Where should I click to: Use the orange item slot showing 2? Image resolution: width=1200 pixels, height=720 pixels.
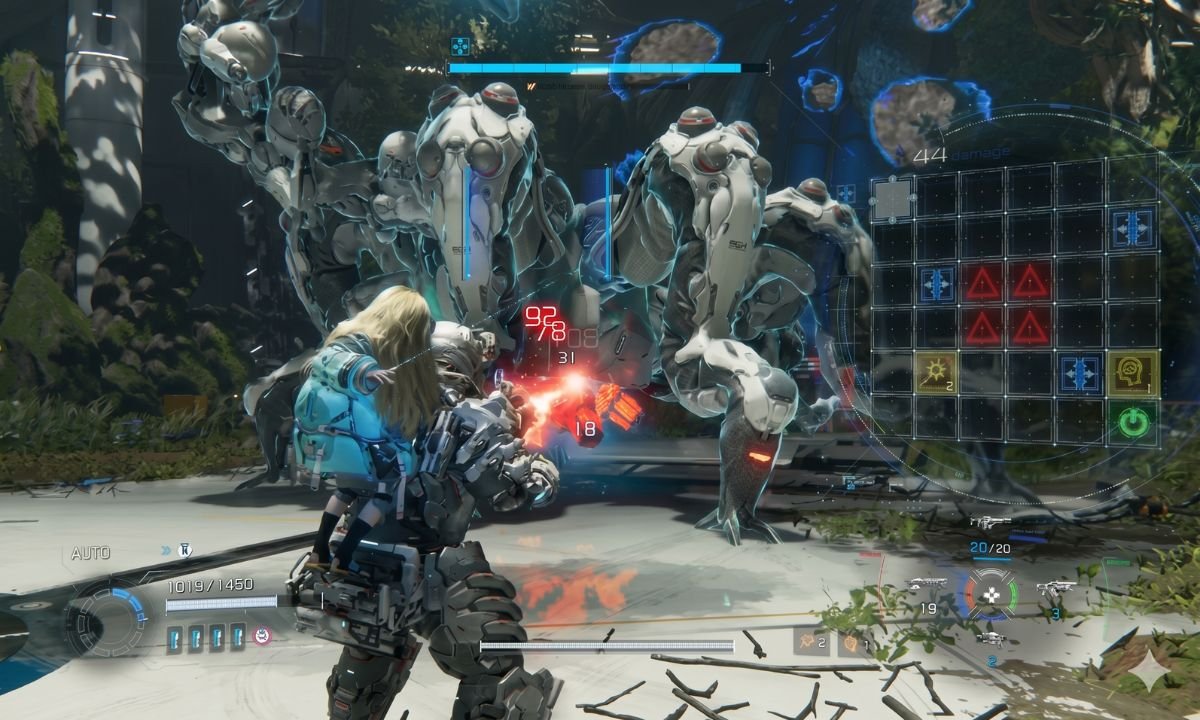pos(812,641)
